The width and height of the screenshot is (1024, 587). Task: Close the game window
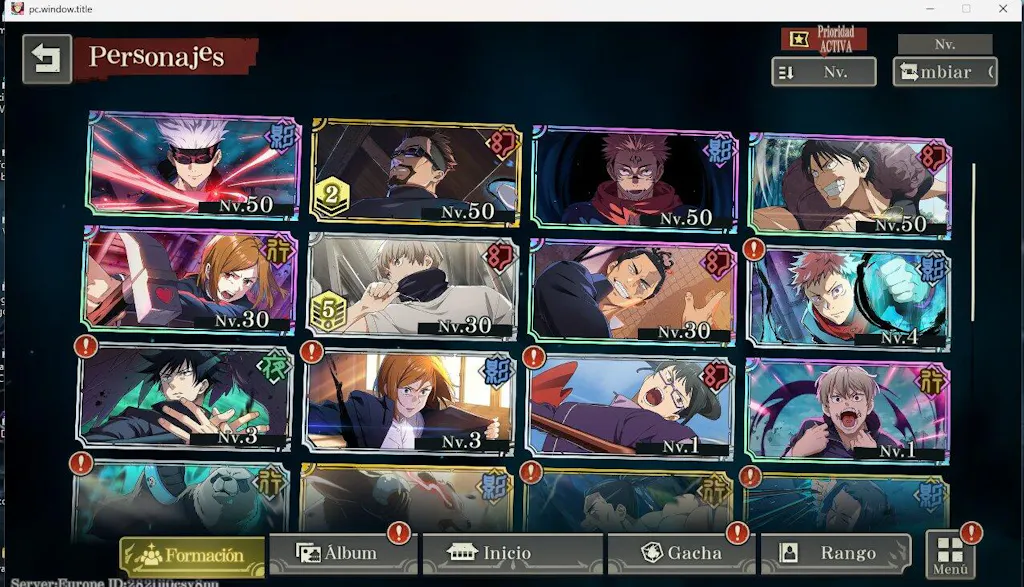point(1004,9)
